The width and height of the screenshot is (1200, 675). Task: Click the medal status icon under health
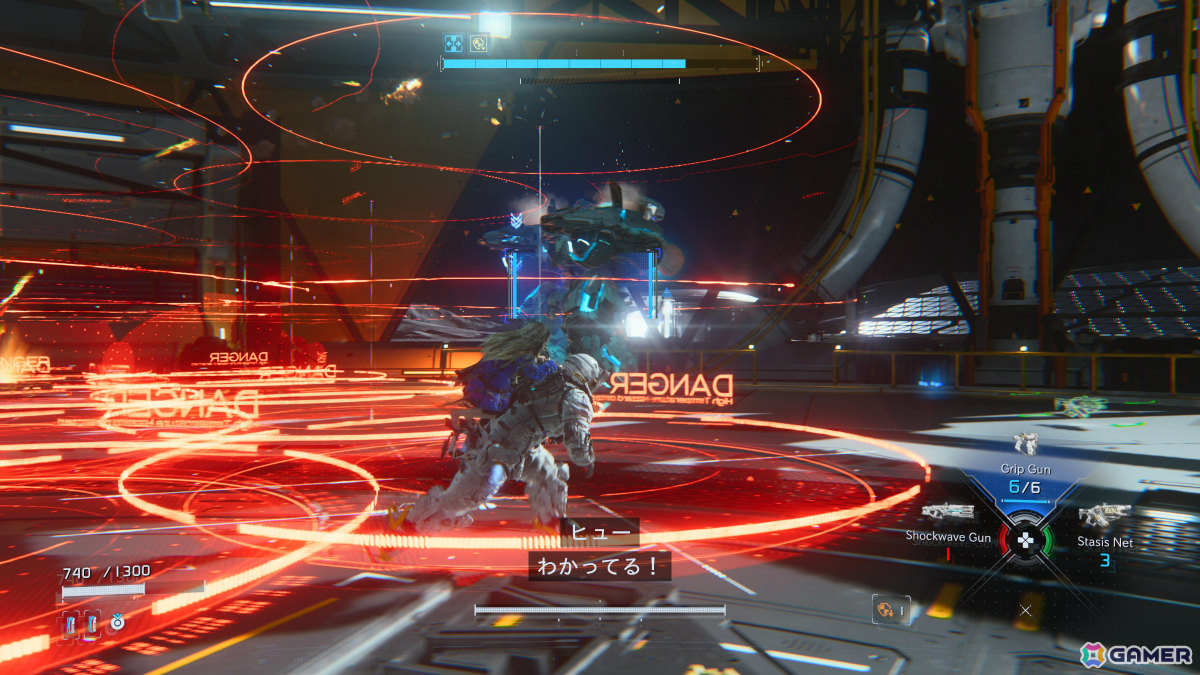coord(117,622)
